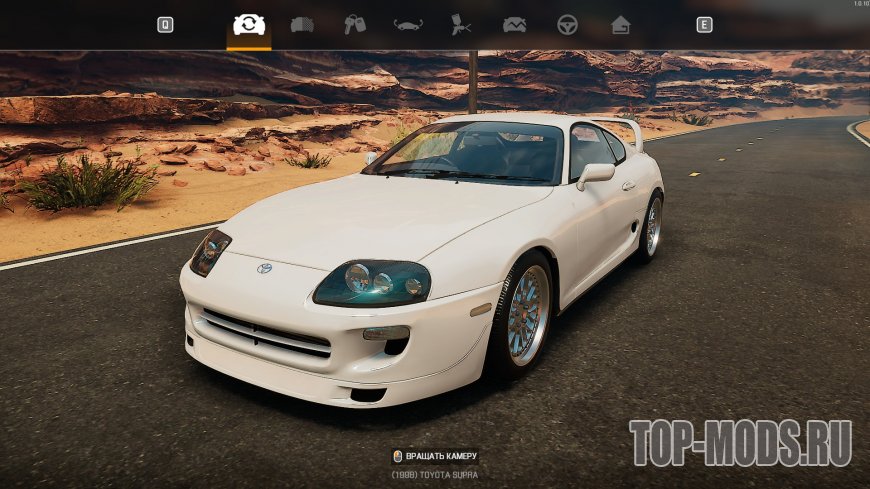Screen dimensions: 870x489
Task: Select the steering wheel tab
Action: pos(567,25)
